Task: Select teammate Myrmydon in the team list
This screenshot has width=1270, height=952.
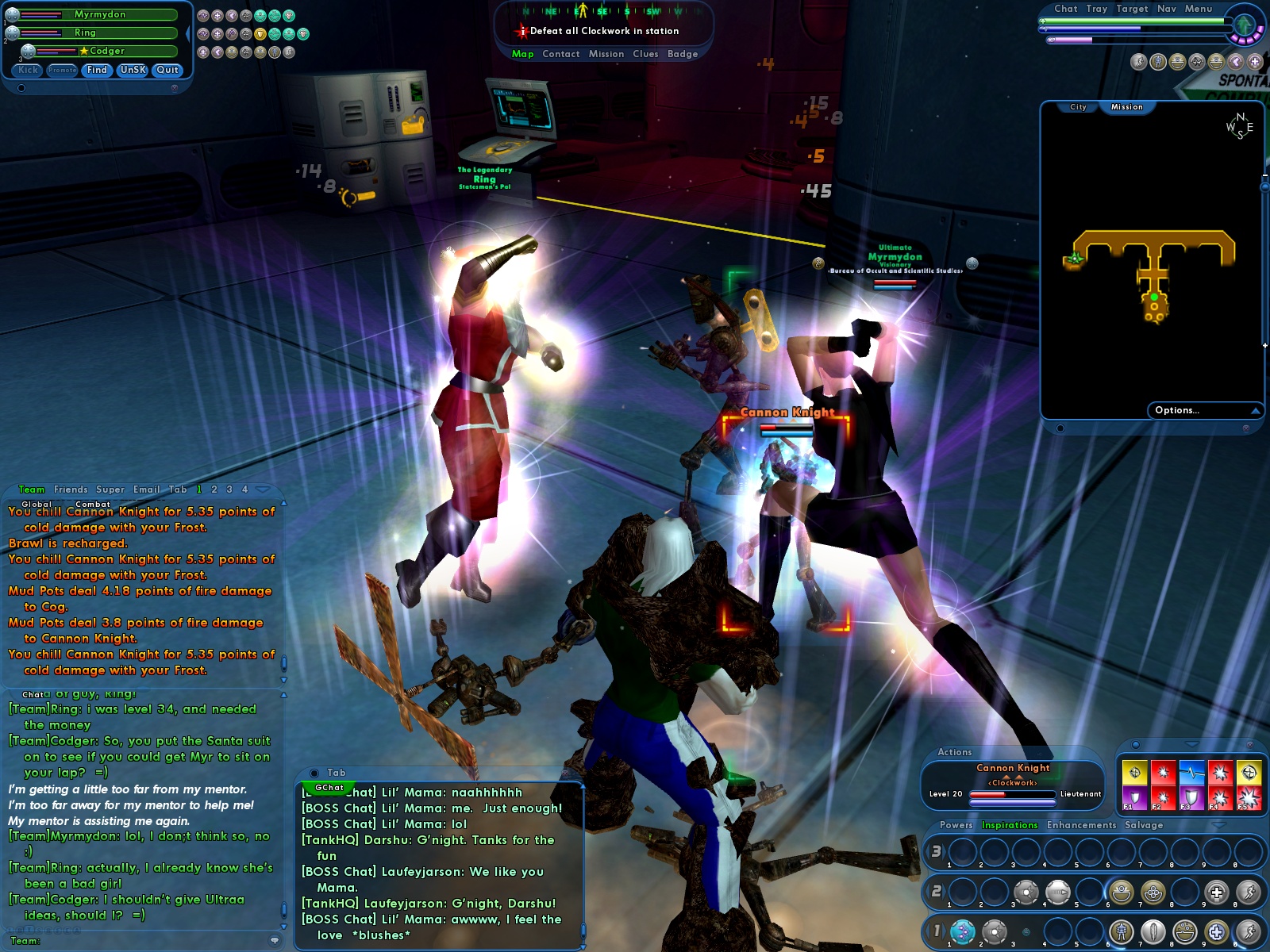Action: coord(99,14)
